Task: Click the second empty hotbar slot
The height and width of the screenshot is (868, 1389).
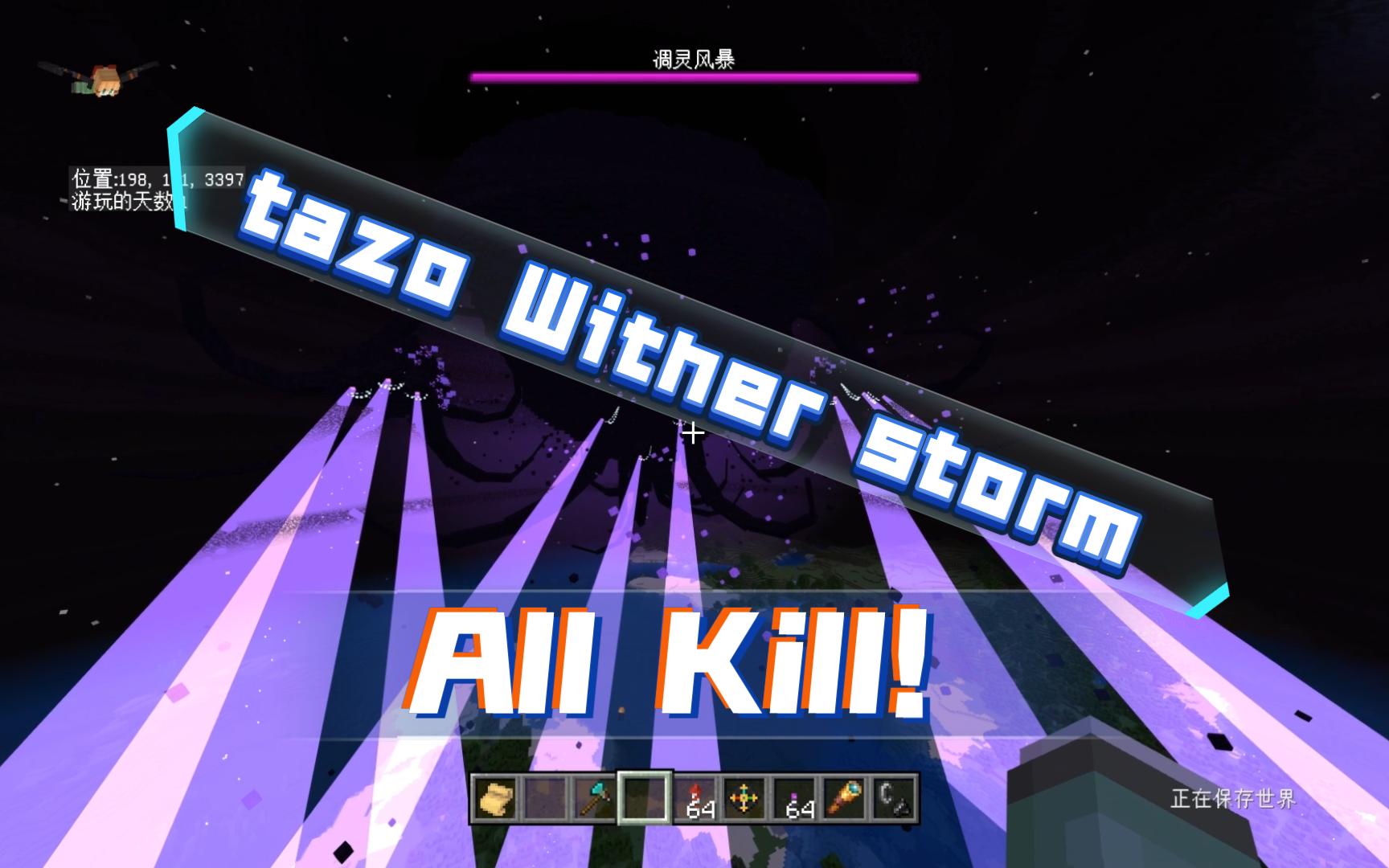Action: coord(543,800)
